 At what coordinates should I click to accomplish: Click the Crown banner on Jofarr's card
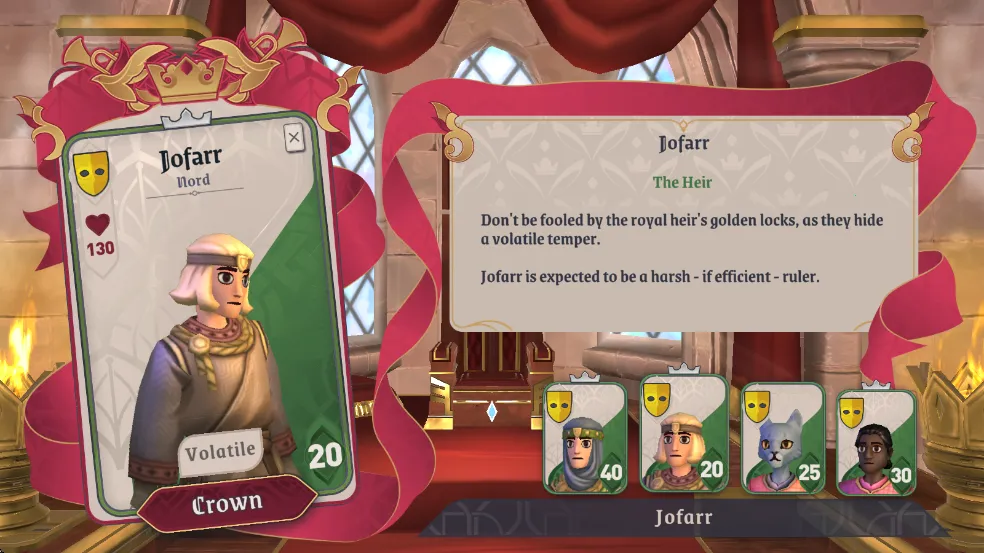click(x=227, y=503)
